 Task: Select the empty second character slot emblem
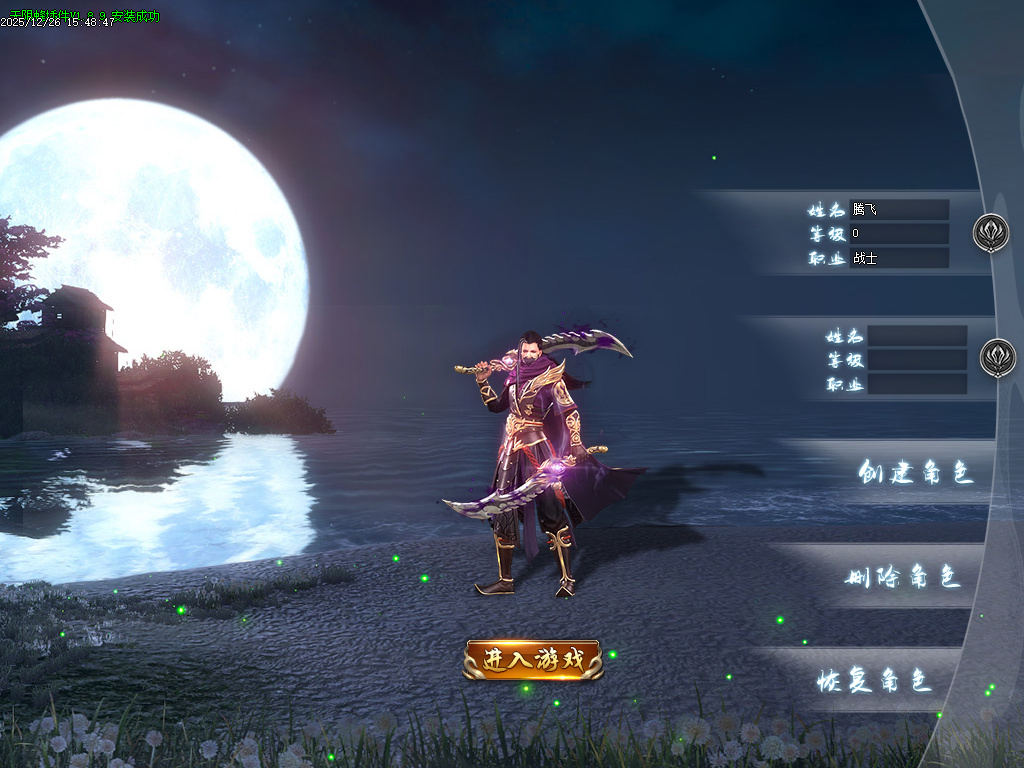point(998,357)
